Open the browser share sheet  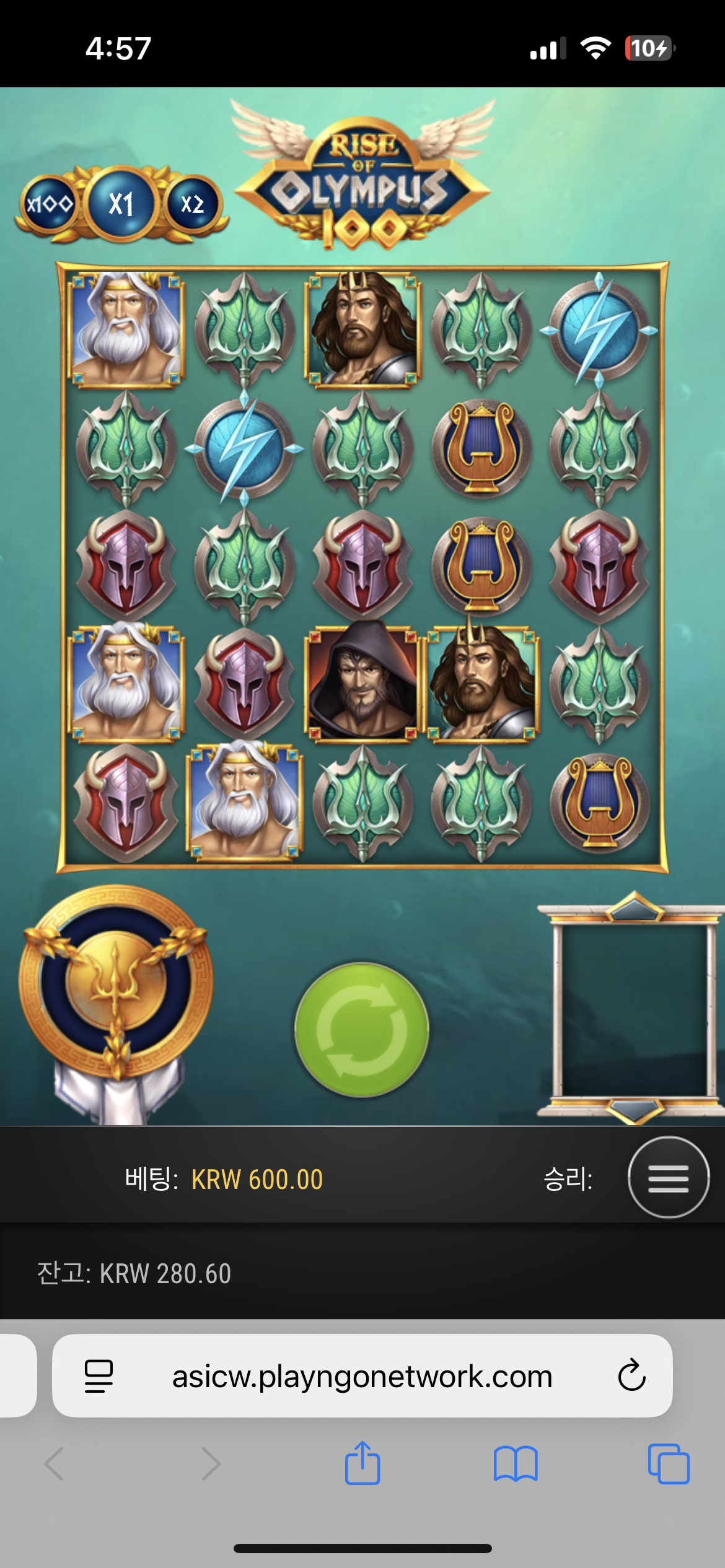pyautogui.click(x=362, y=1463)
